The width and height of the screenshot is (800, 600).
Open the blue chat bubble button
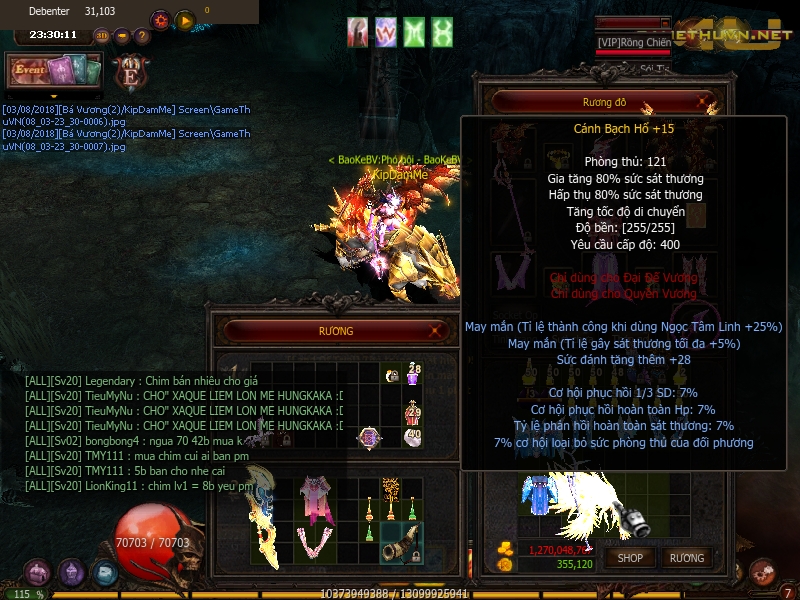pos(105,573)
